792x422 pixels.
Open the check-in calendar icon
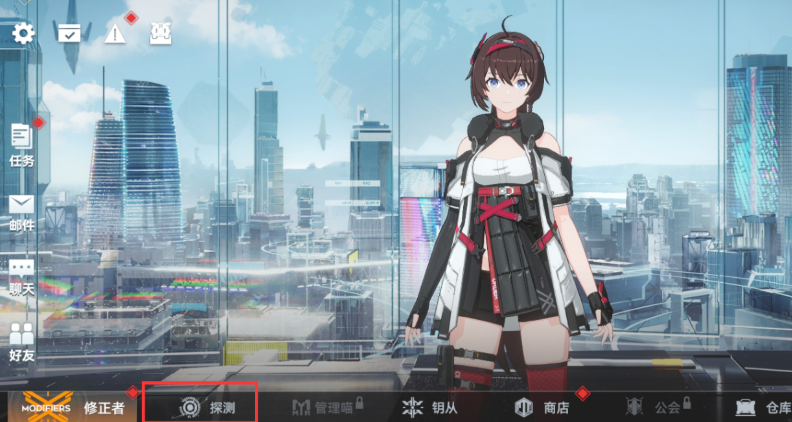[x=69, y=33]
